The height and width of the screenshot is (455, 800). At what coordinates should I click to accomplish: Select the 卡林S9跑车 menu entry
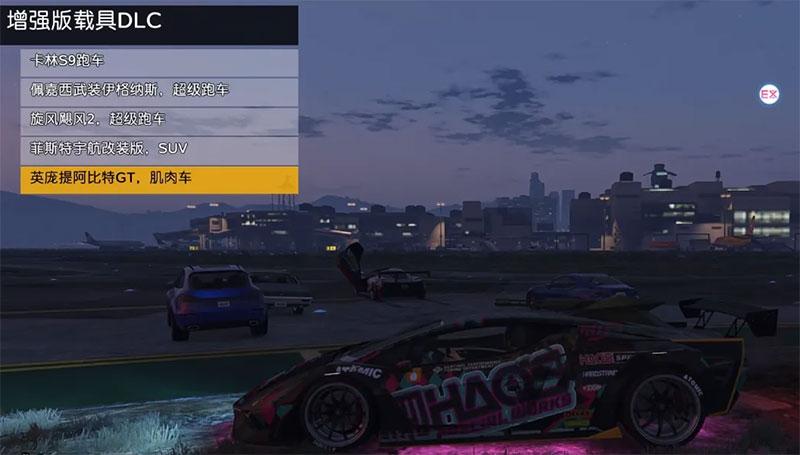pyautogui.click(x=159, y=61)
